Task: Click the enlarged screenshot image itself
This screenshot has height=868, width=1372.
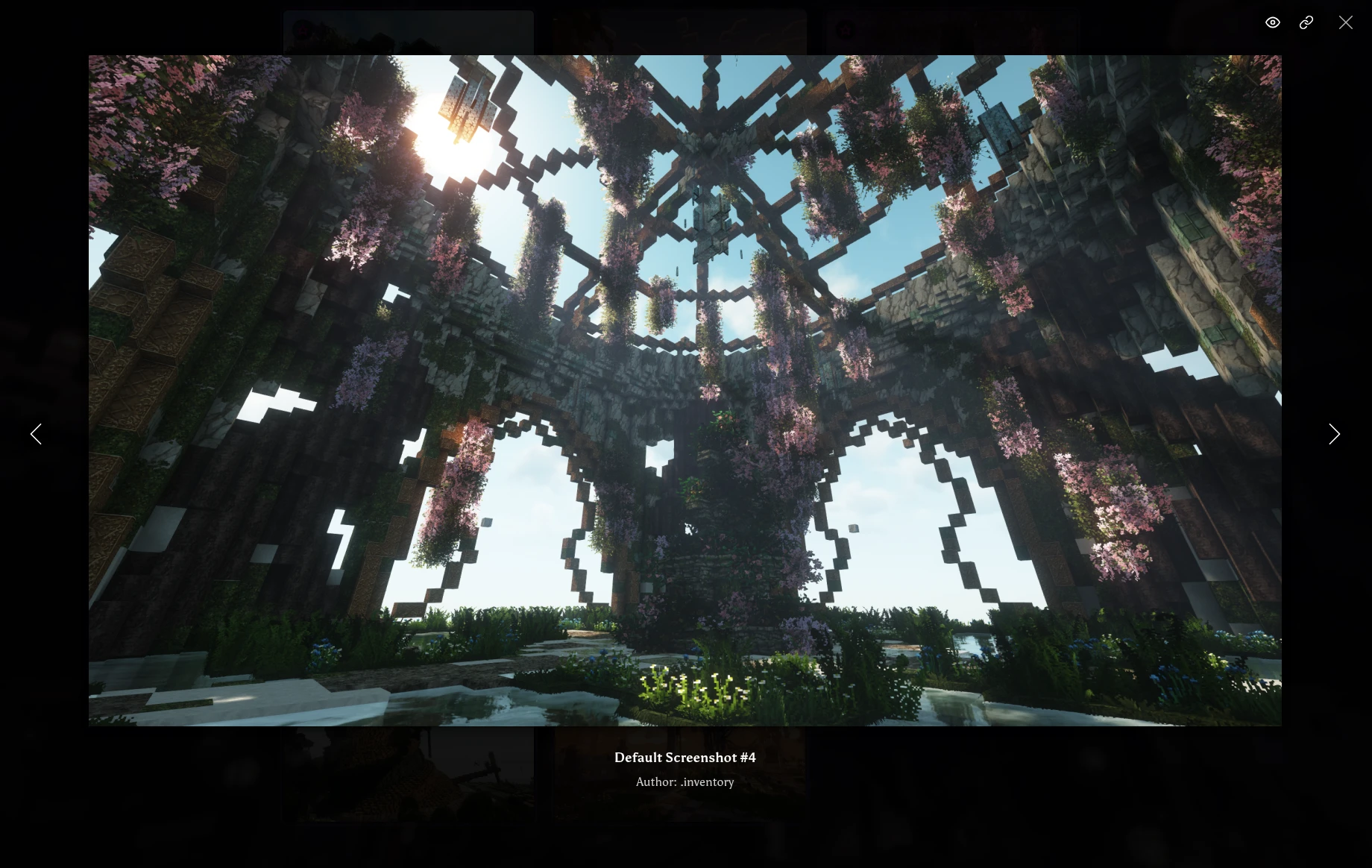Action: pyautogui.click(x=685, y=391)
